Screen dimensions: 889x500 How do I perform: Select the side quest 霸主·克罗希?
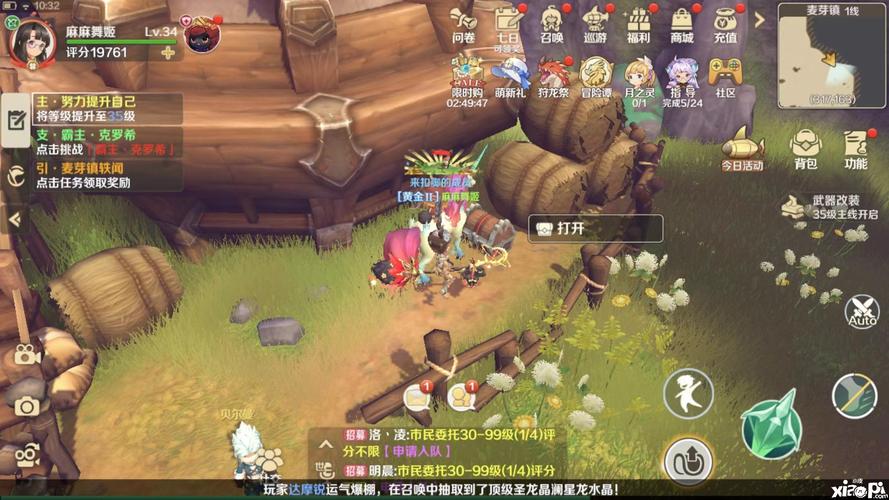pyautogui.click(x=96, y=142)
